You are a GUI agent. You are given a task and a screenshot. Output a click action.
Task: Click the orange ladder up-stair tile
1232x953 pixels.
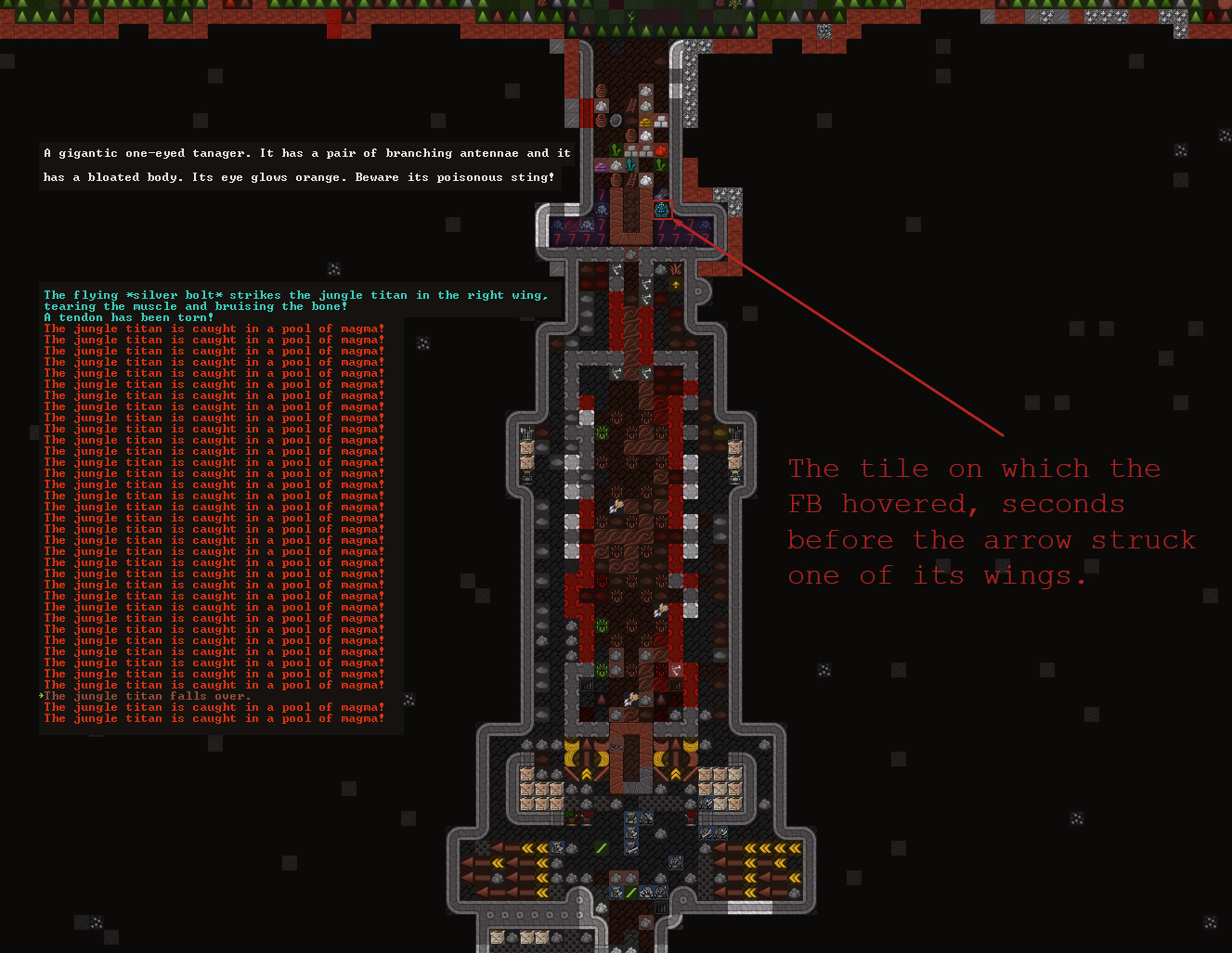click(630, 104)
